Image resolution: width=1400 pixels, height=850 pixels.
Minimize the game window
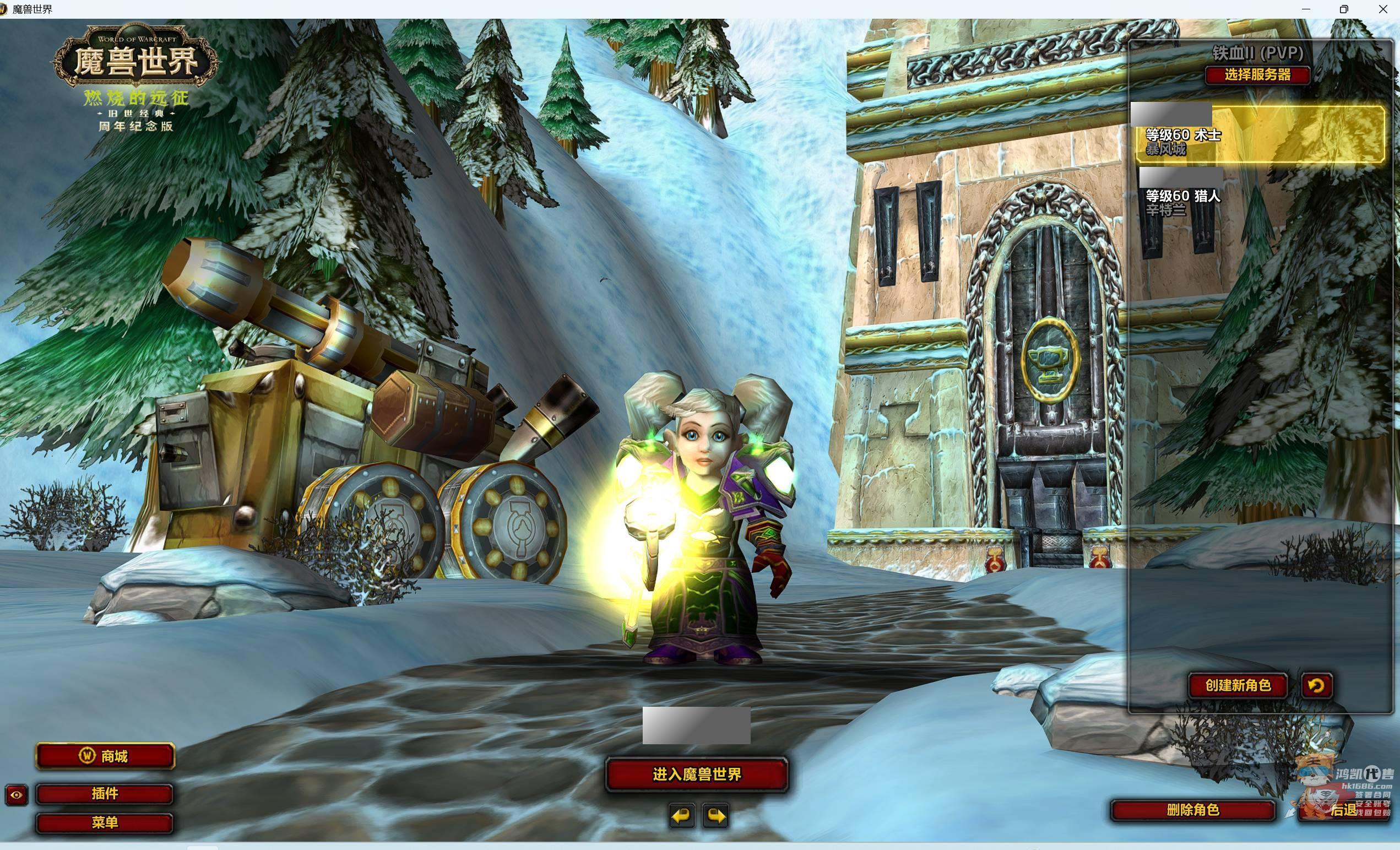click(1305, 9)
